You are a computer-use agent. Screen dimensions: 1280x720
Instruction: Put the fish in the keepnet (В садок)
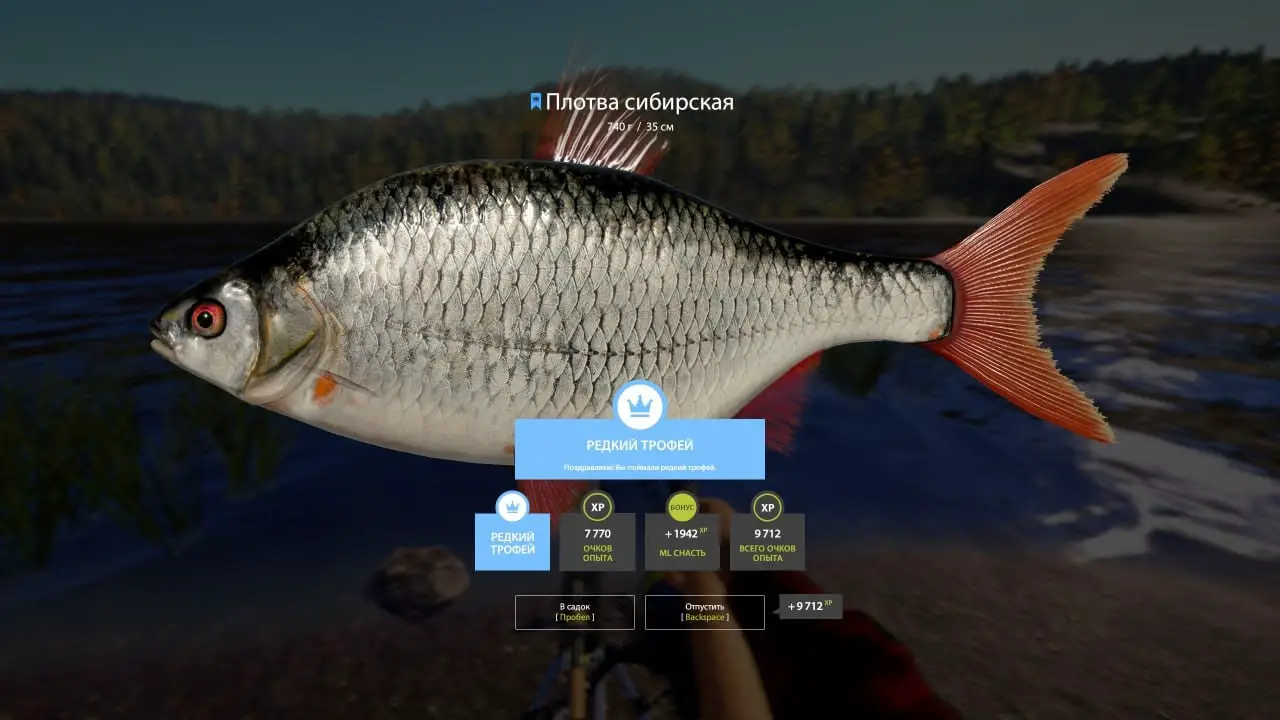(x=574, y=612)
